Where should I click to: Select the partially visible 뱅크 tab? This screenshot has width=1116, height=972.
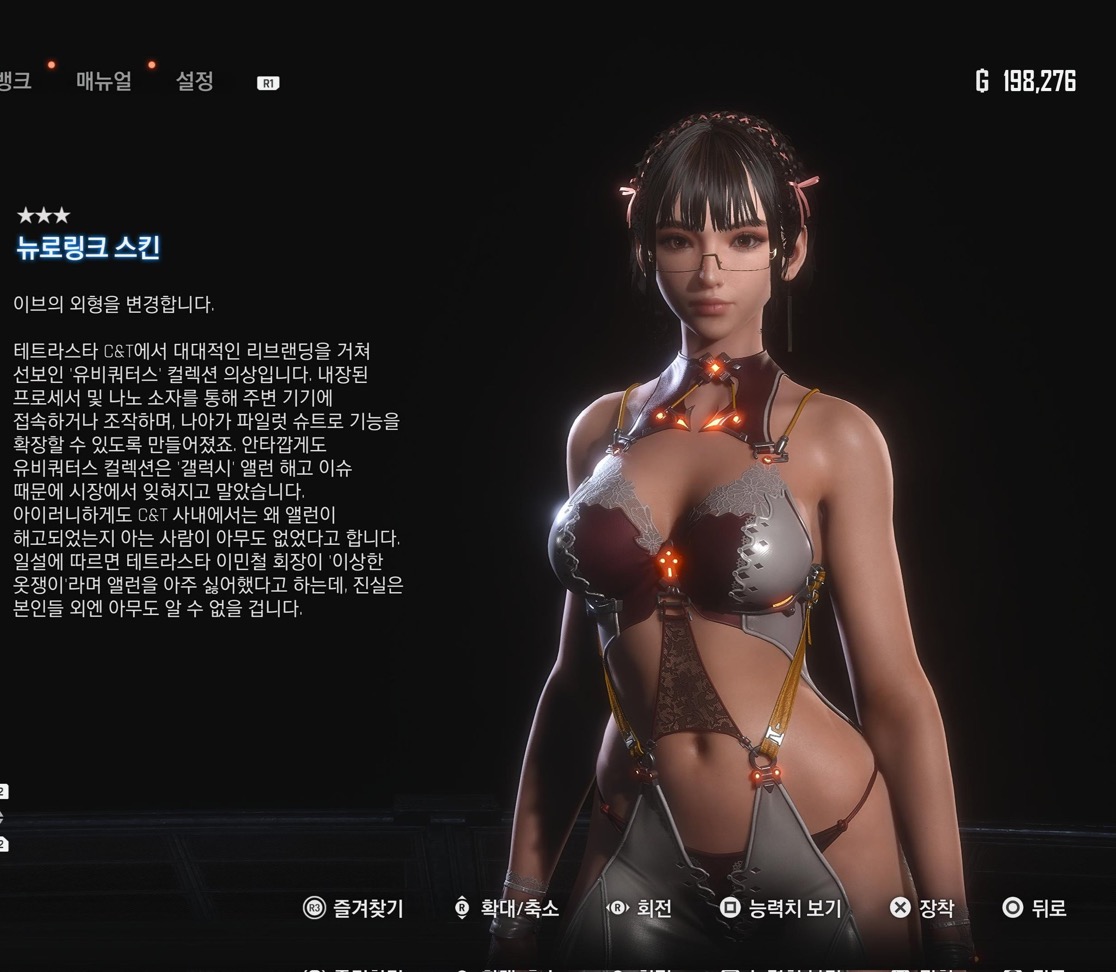pyautogui.click(x=15, y=82)
